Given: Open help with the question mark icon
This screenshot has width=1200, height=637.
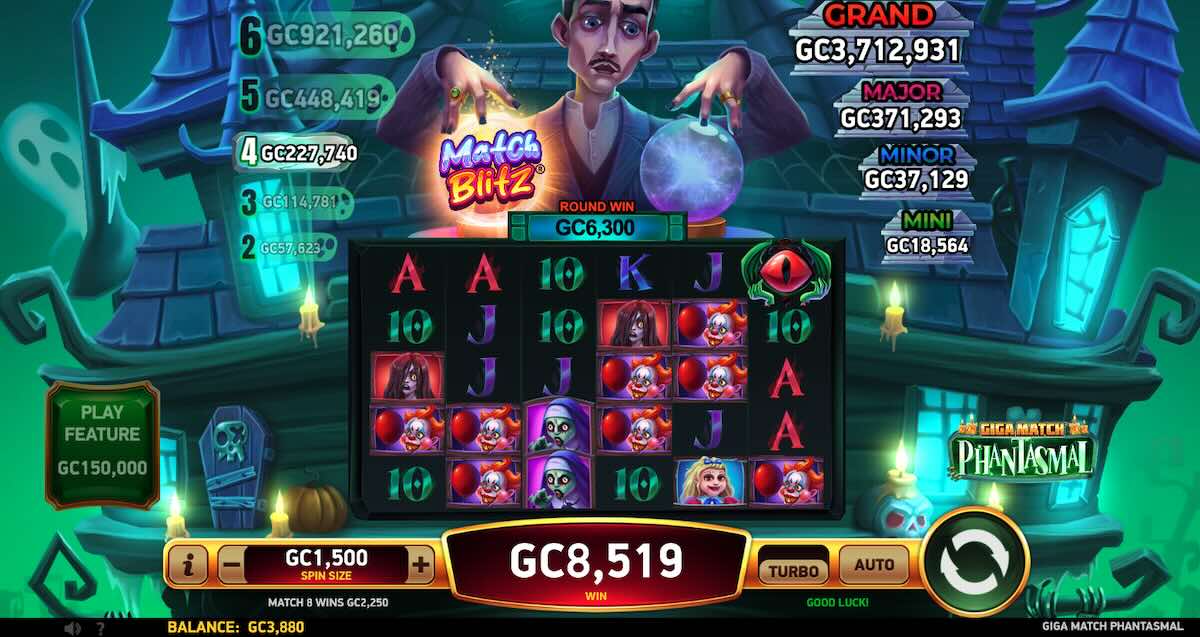Looking at the screenshot, I should click(100, 629).
